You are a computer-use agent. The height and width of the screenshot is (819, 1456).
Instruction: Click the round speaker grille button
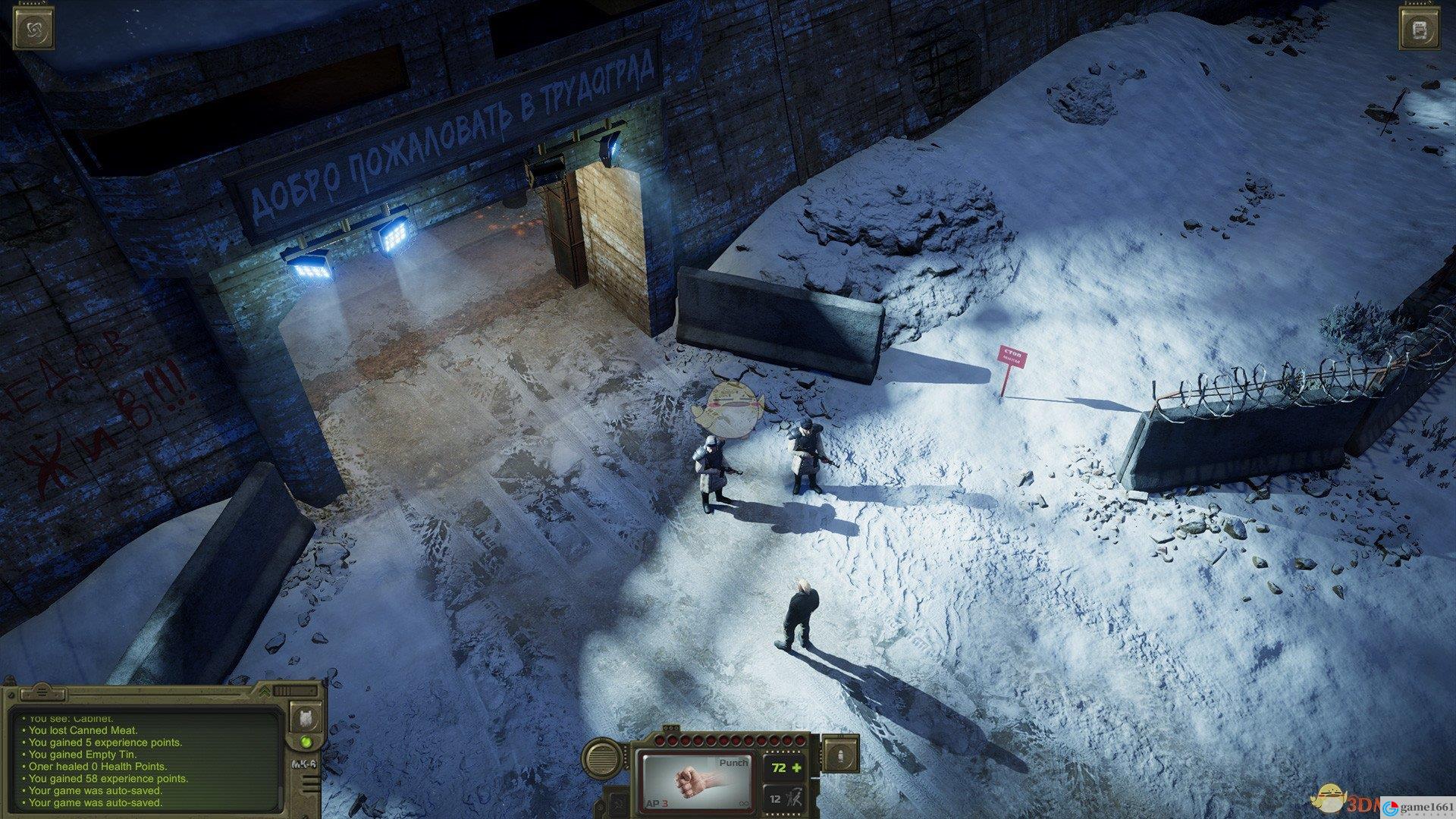pos(603,758)
